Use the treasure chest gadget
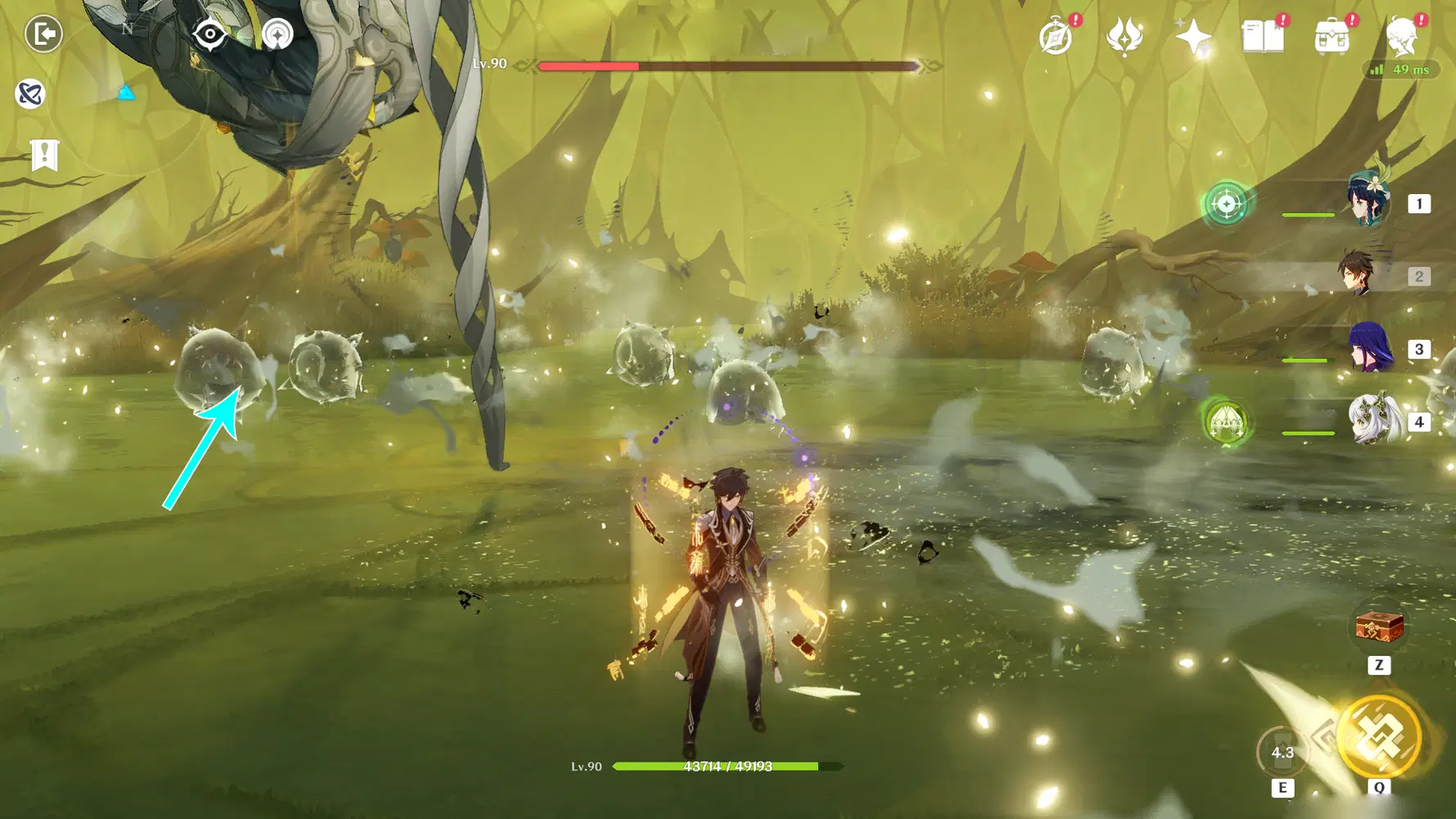This screenshot has width=1456, height=819. pos(1379,628)
